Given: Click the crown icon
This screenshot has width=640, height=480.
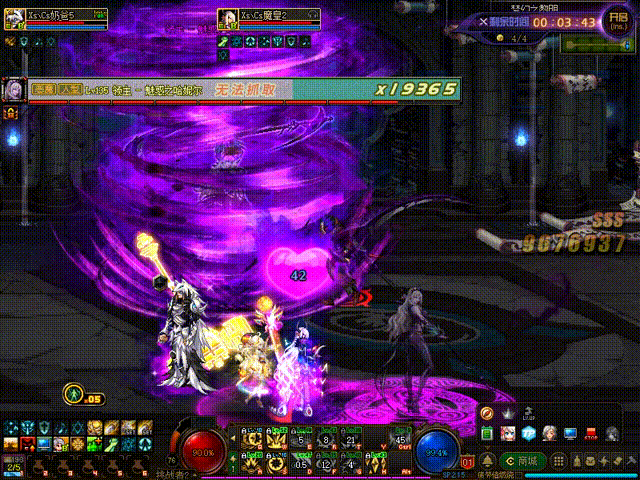Looking at the screenshot, I should click(x=507, y=412).
